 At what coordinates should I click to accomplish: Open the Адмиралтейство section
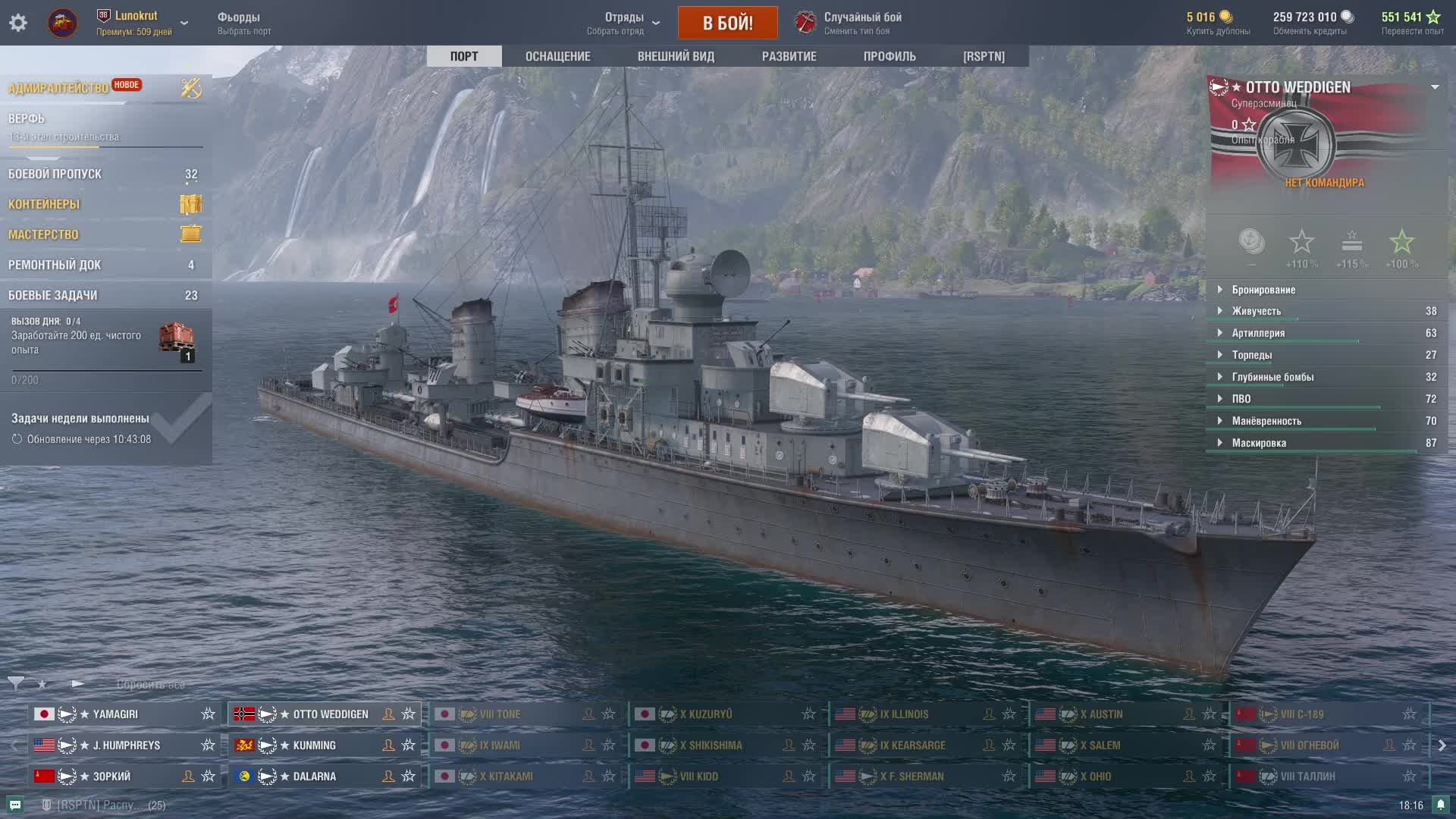pos(58,88)
